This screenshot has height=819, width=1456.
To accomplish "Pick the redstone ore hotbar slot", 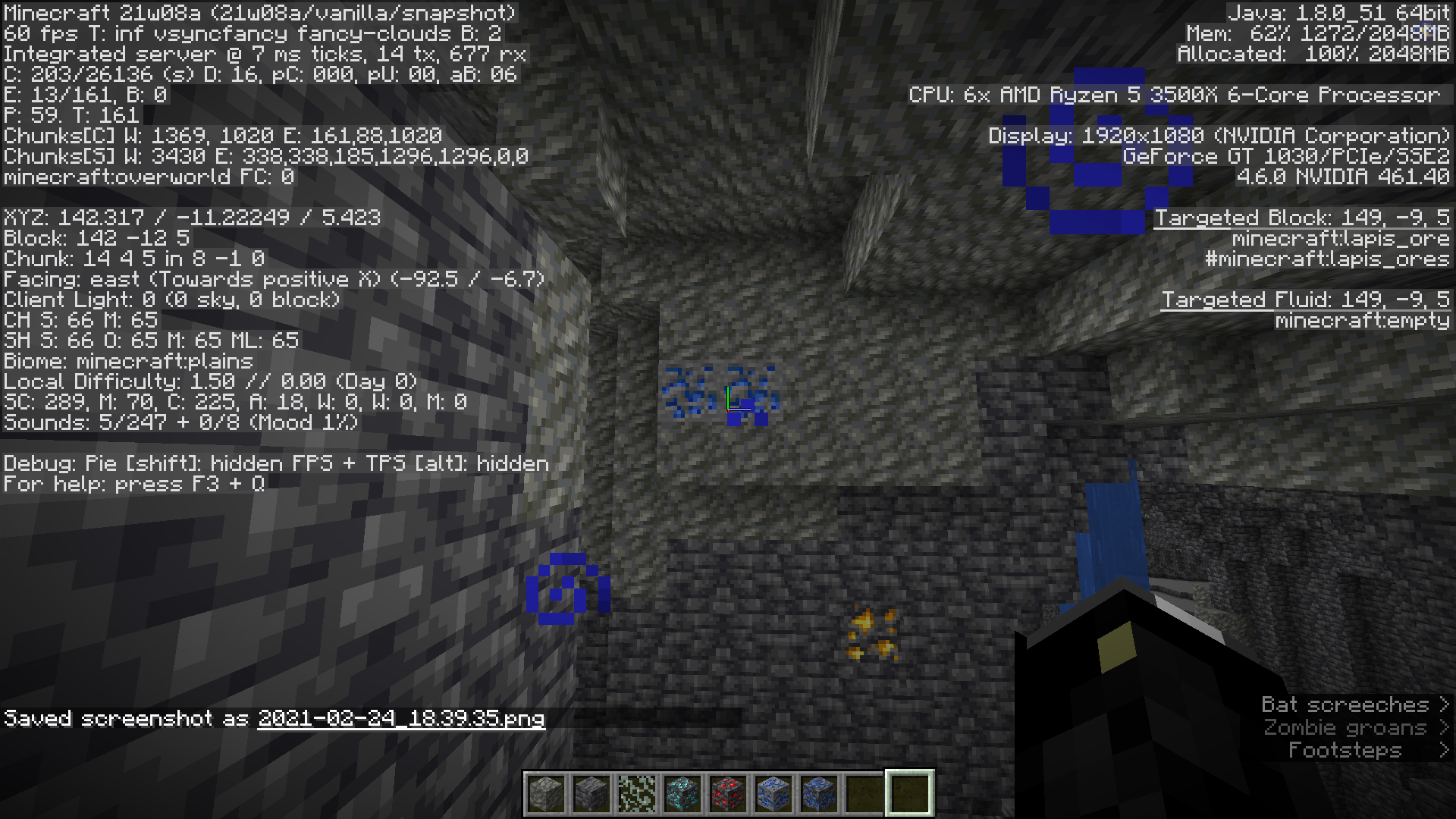I will tap(728, 793).
